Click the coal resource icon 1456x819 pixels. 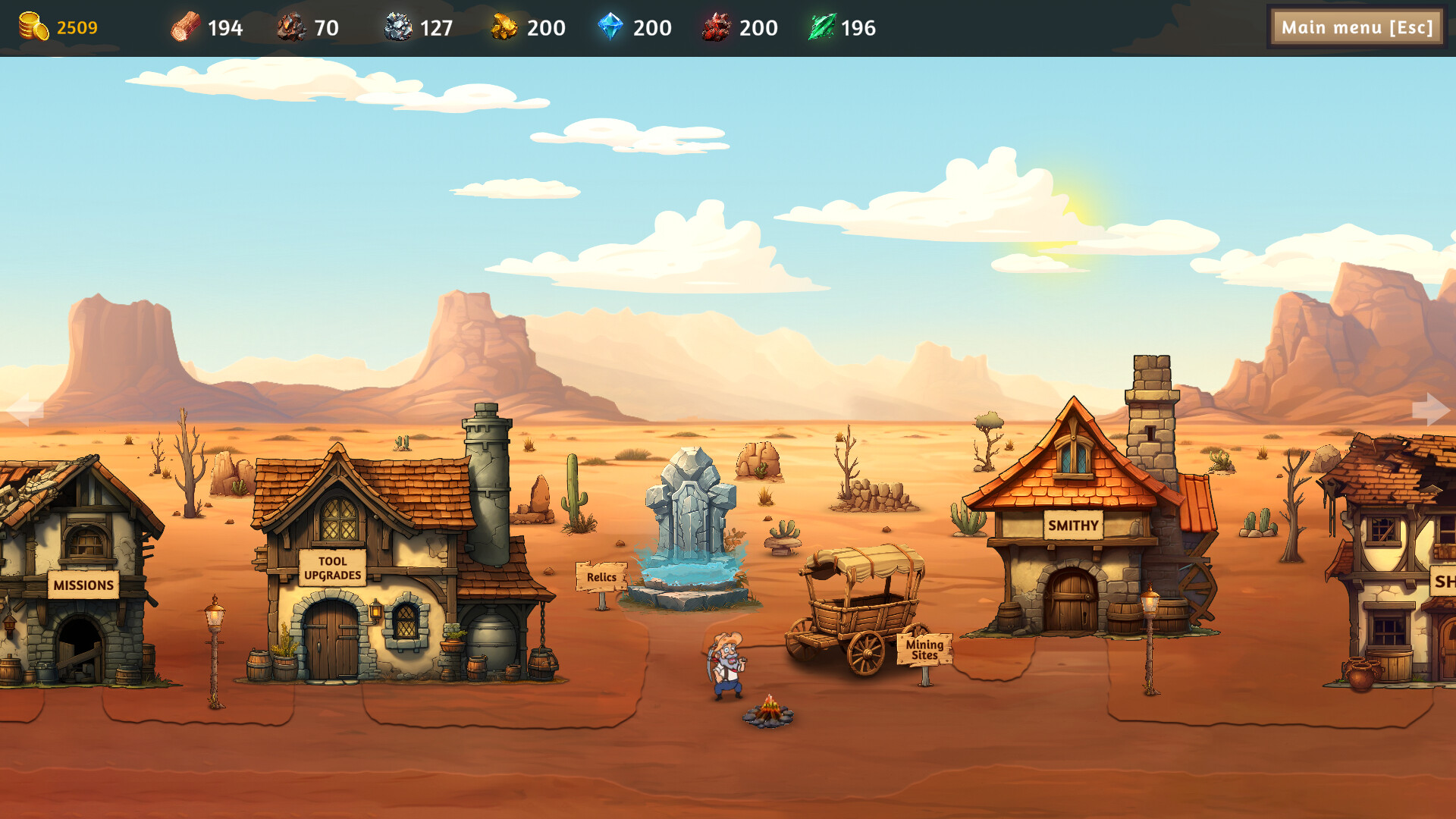pyautogui.click(x=290, y=27)
